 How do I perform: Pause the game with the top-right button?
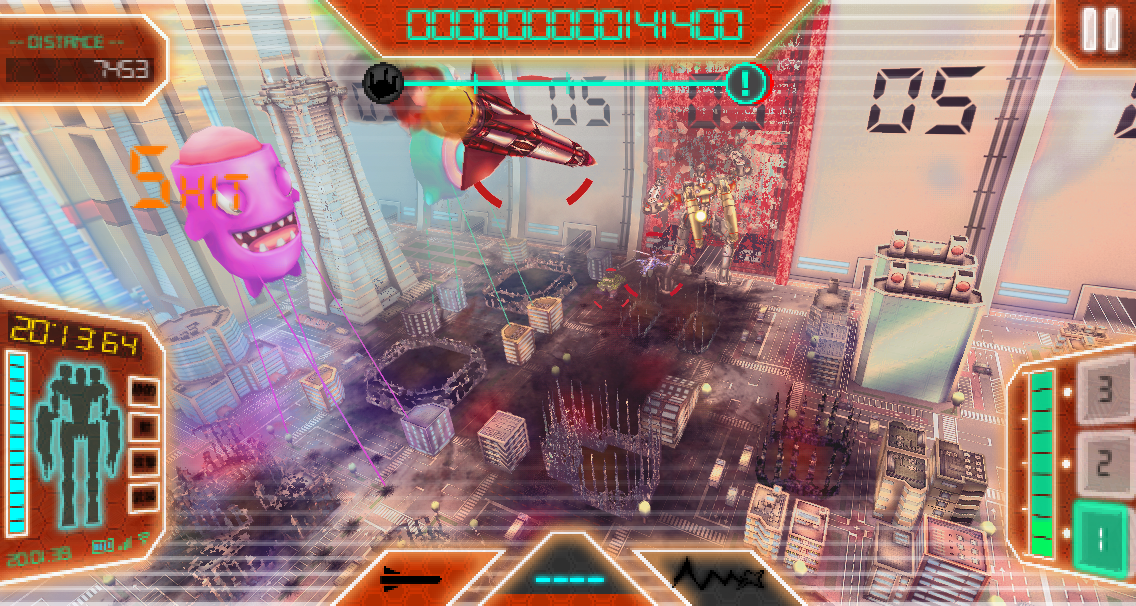click(x=1100, y=30)
